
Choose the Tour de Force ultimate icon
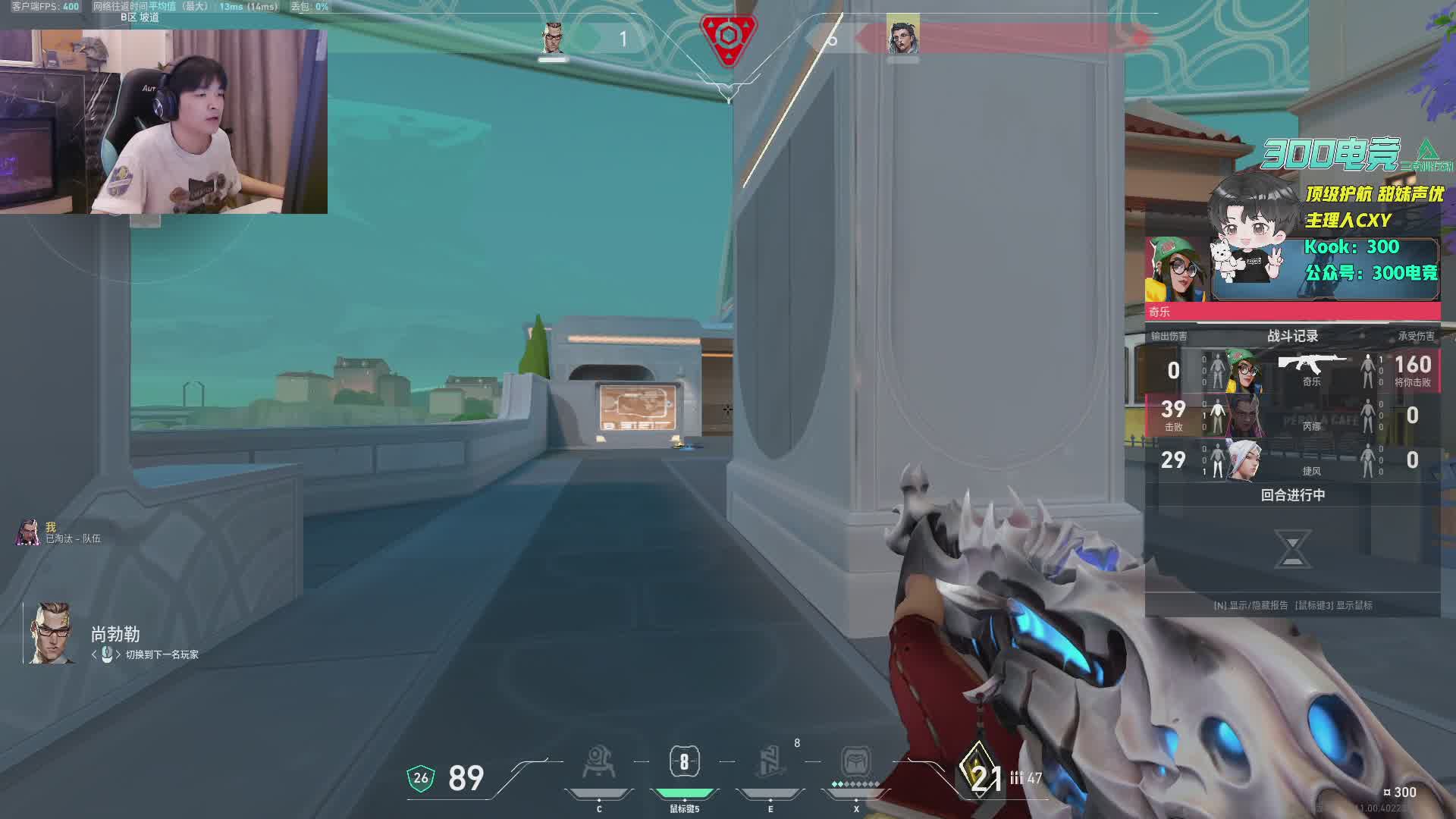coord(855,762)
